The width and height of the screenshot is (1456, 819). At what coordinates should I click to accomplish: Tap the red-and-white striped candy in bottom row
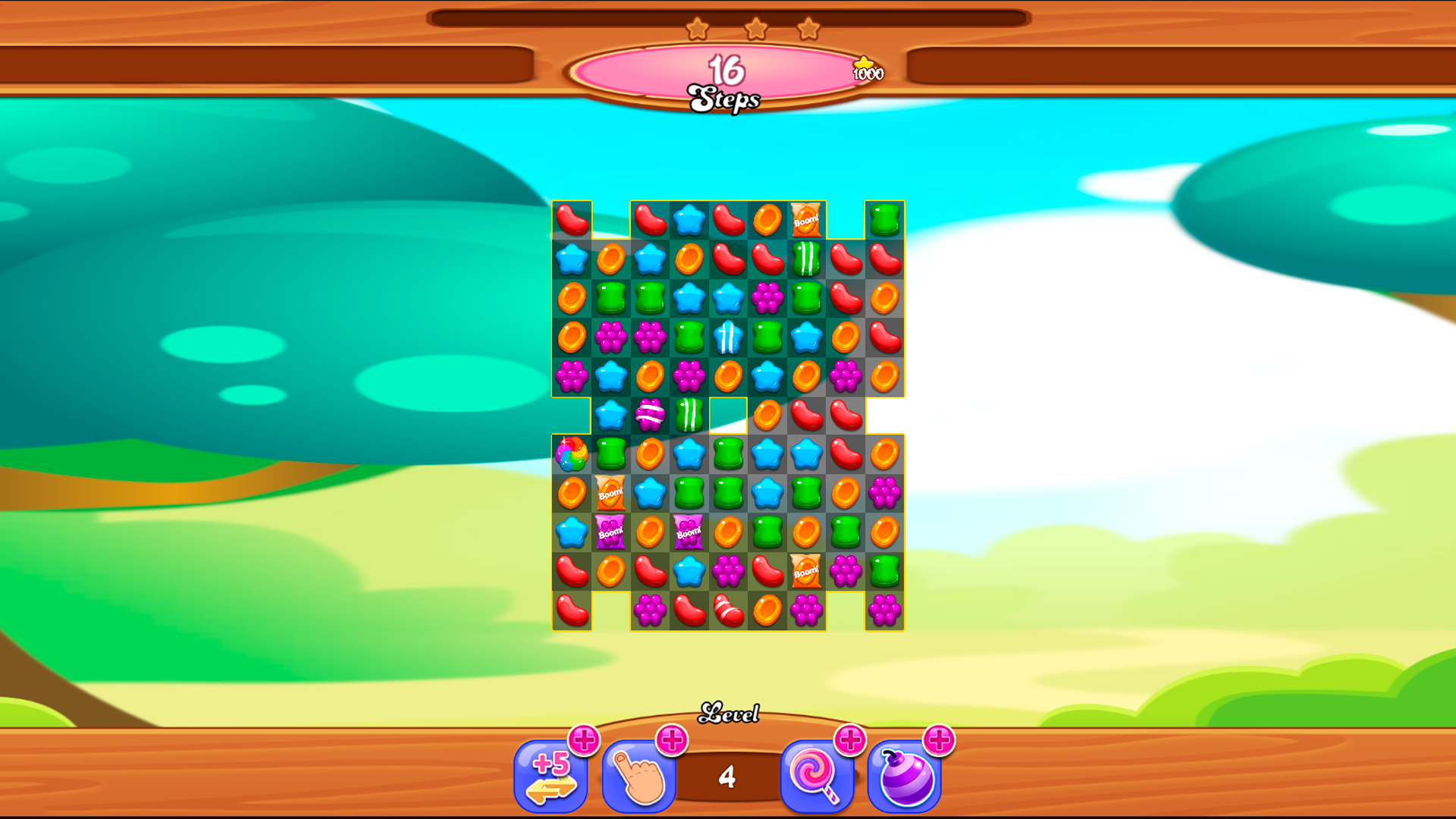[x=728, y=611]
